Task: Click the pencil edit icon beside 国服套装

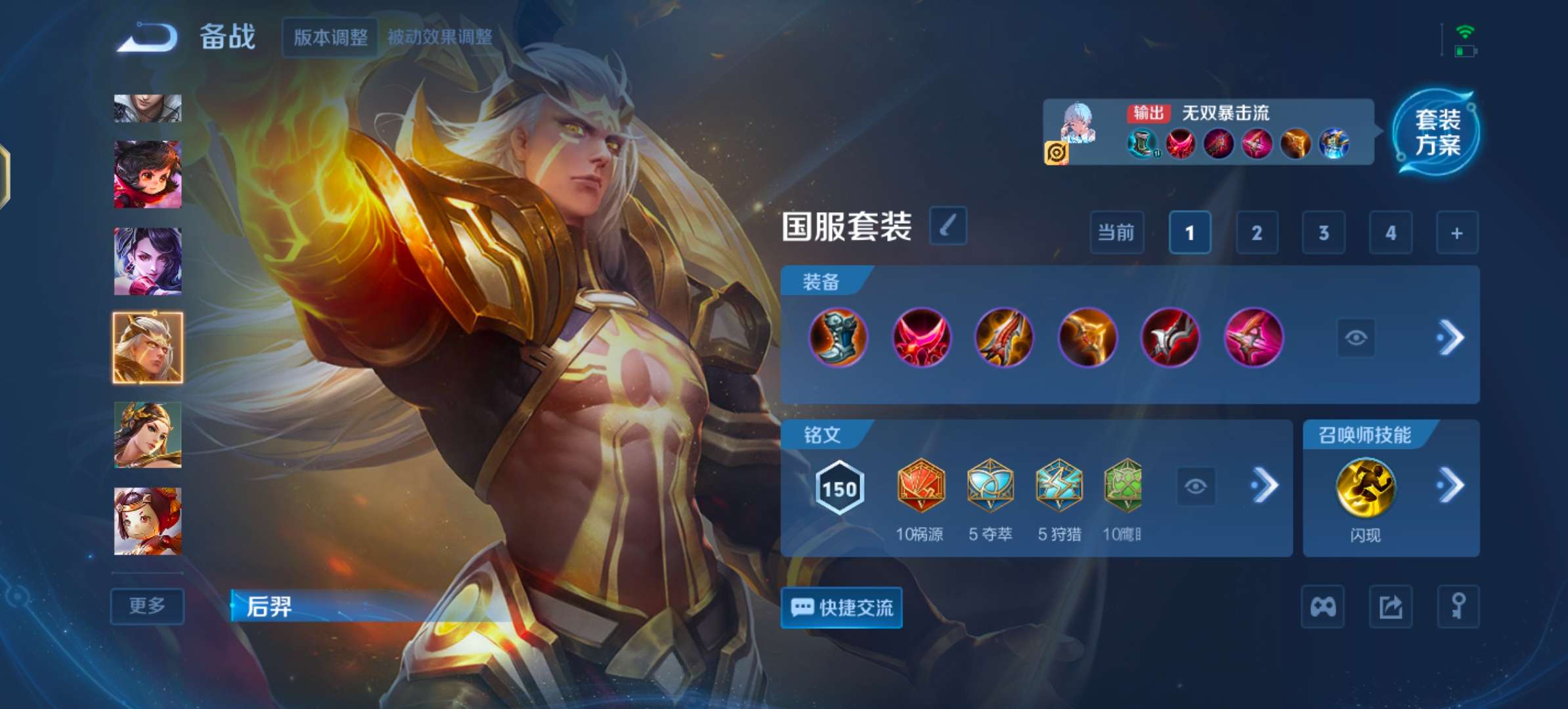Action: pos(947,228)
